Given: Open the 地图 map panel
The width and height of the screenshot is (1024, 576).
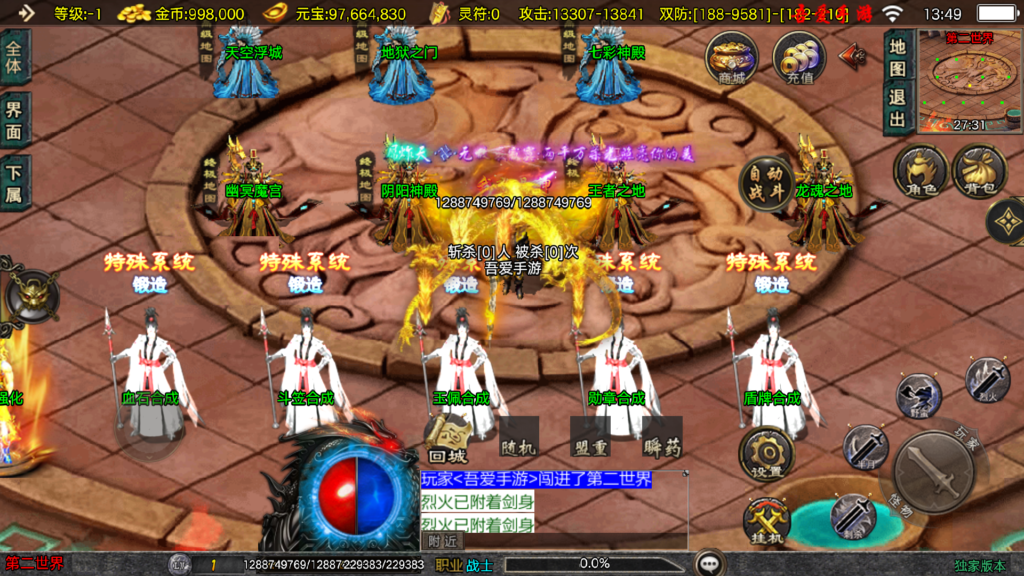Looking at the screenshot, I should 897,58.
